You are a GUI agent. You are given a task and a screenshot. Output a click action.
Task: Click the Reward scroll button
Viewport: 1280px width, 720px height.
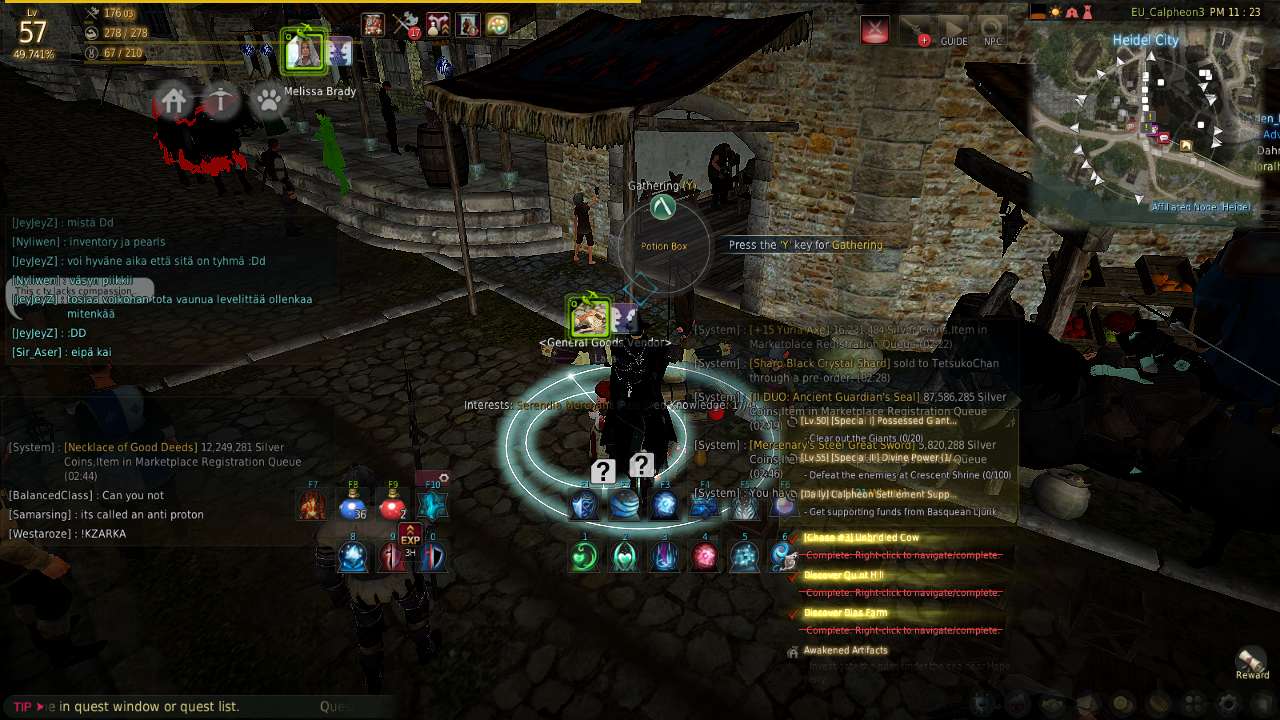(1252, 660)
